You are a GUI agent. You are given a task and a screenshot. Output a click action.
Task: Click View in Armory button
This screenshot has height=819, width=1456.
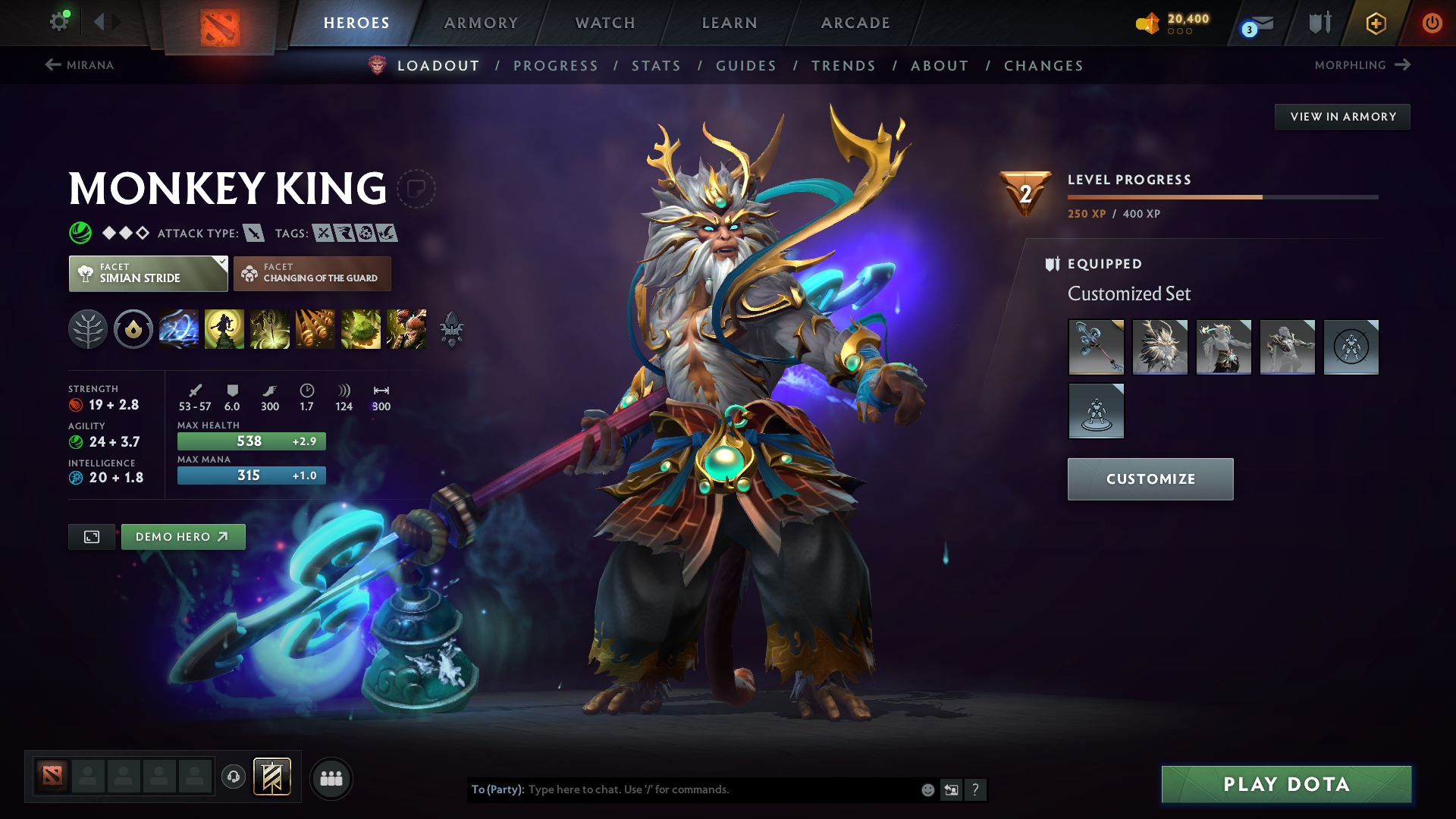pos(1342,117)
